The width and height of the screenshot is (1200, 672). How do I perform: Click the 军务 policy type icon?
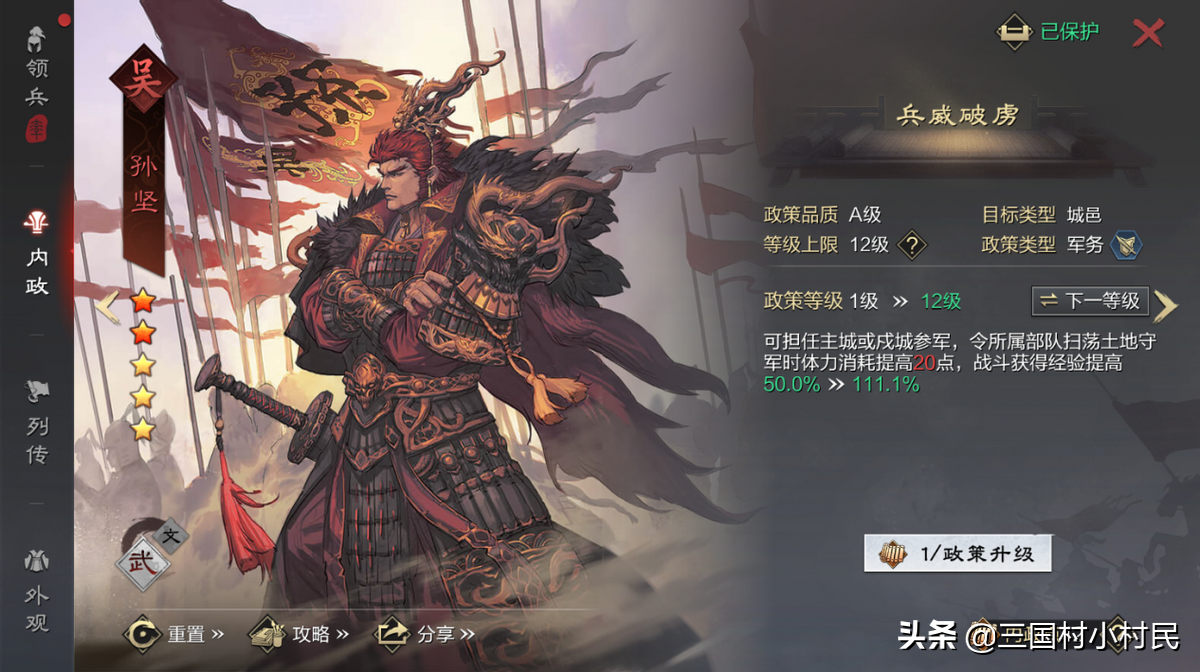(1126, 244)
